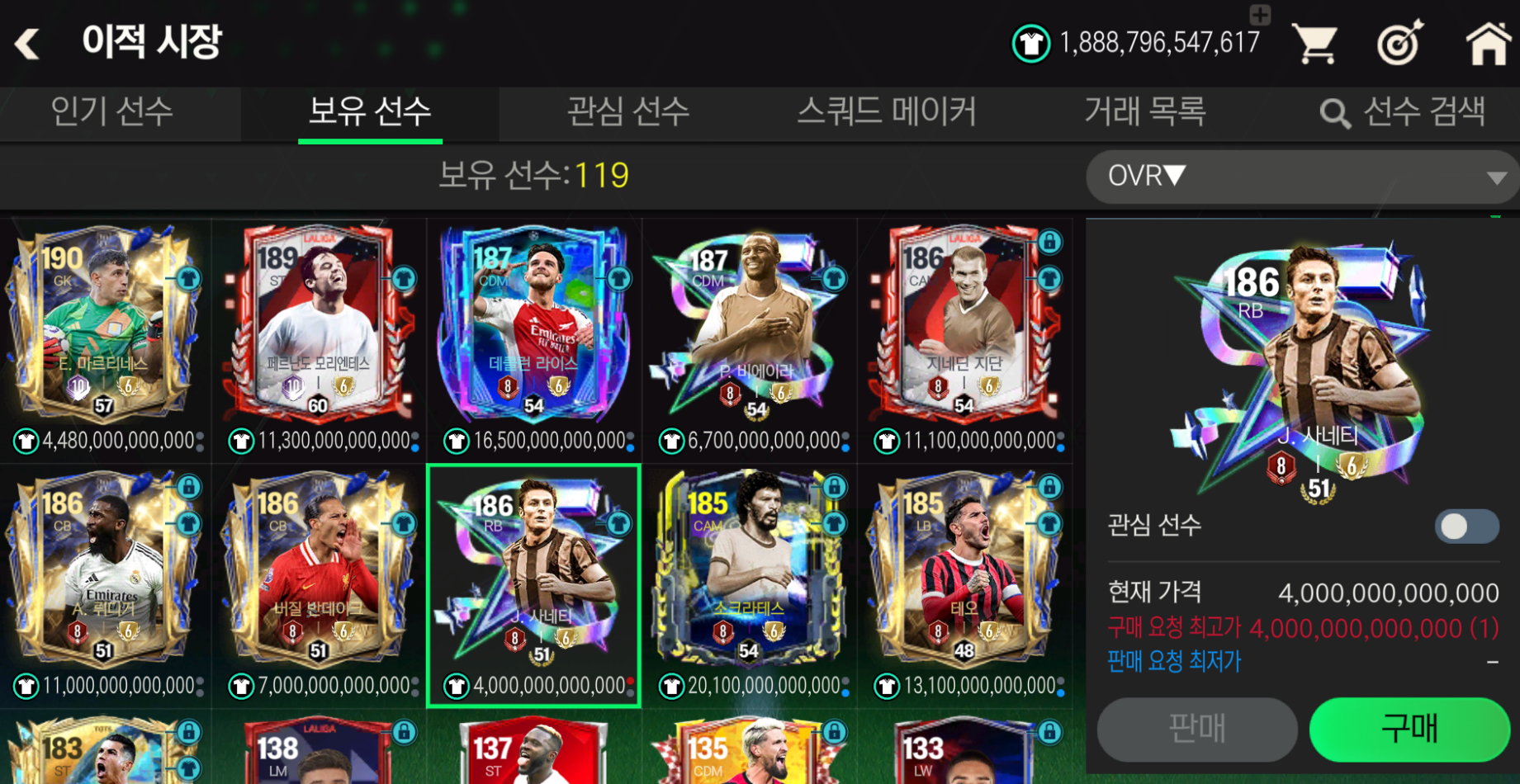
Task: Tap the plus icon above the currency display
Action: (1258, 13)
